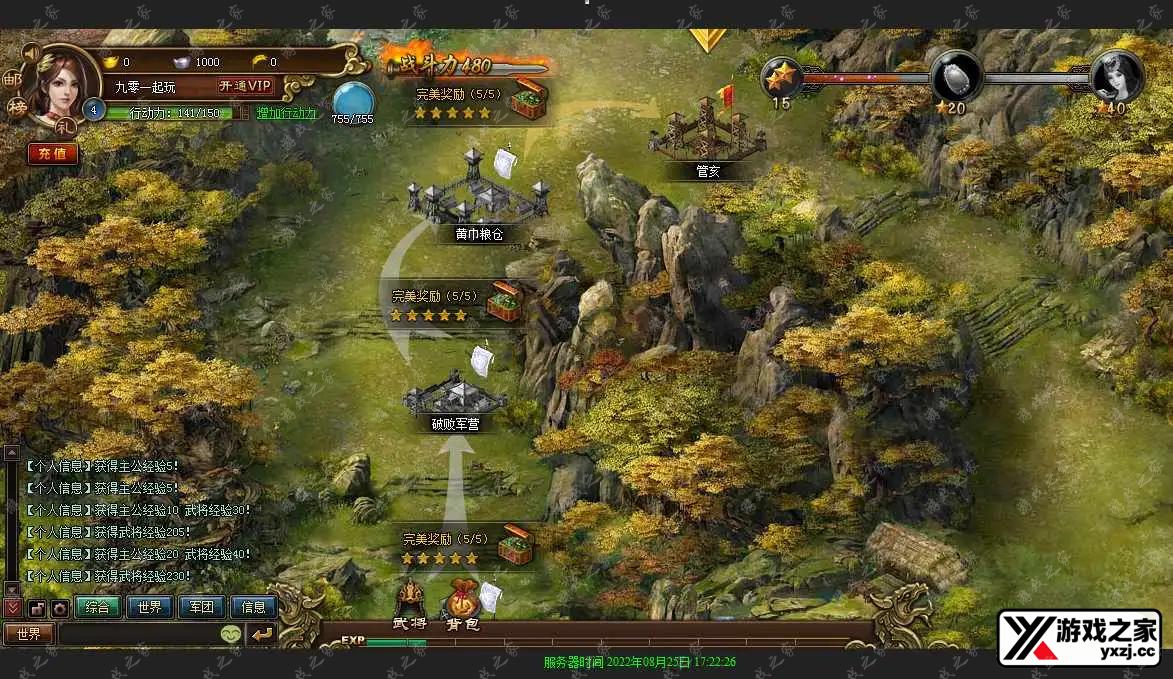Open the 邮 mail icon
Screen dimensions: 1173x679
(x=12, y=75)
